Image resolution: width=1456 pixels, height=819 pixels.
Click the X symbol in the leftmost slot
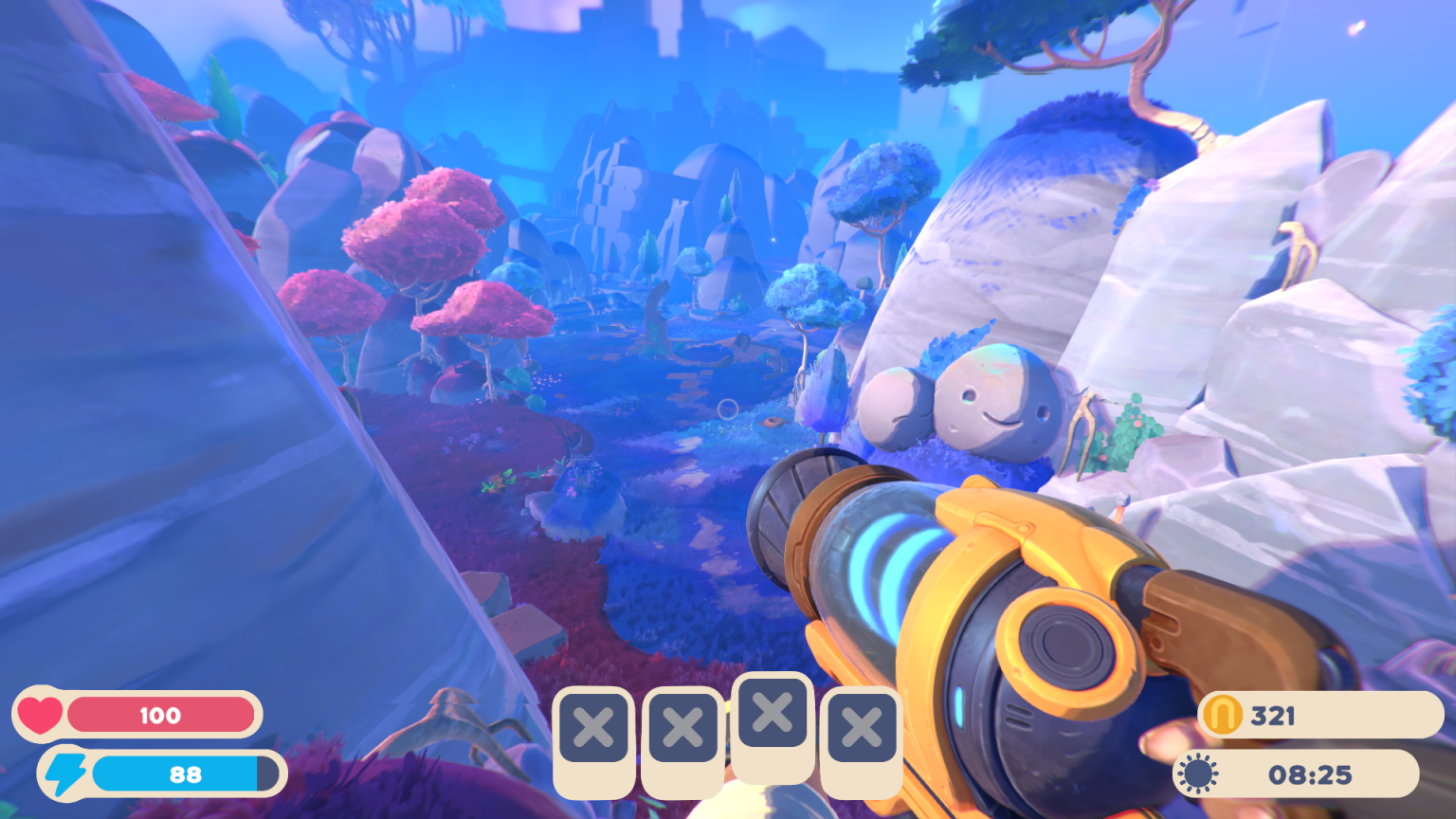pyautogui.click(x=593, y=728)
